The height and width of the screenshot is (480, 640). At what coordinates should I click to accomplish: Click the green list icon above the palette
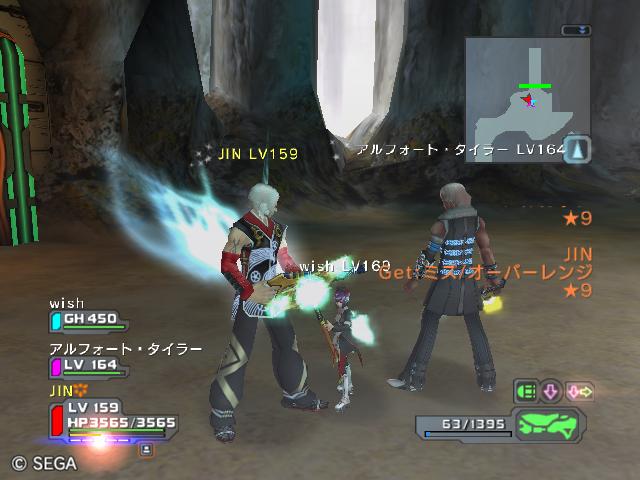click(x=526, y=392)
